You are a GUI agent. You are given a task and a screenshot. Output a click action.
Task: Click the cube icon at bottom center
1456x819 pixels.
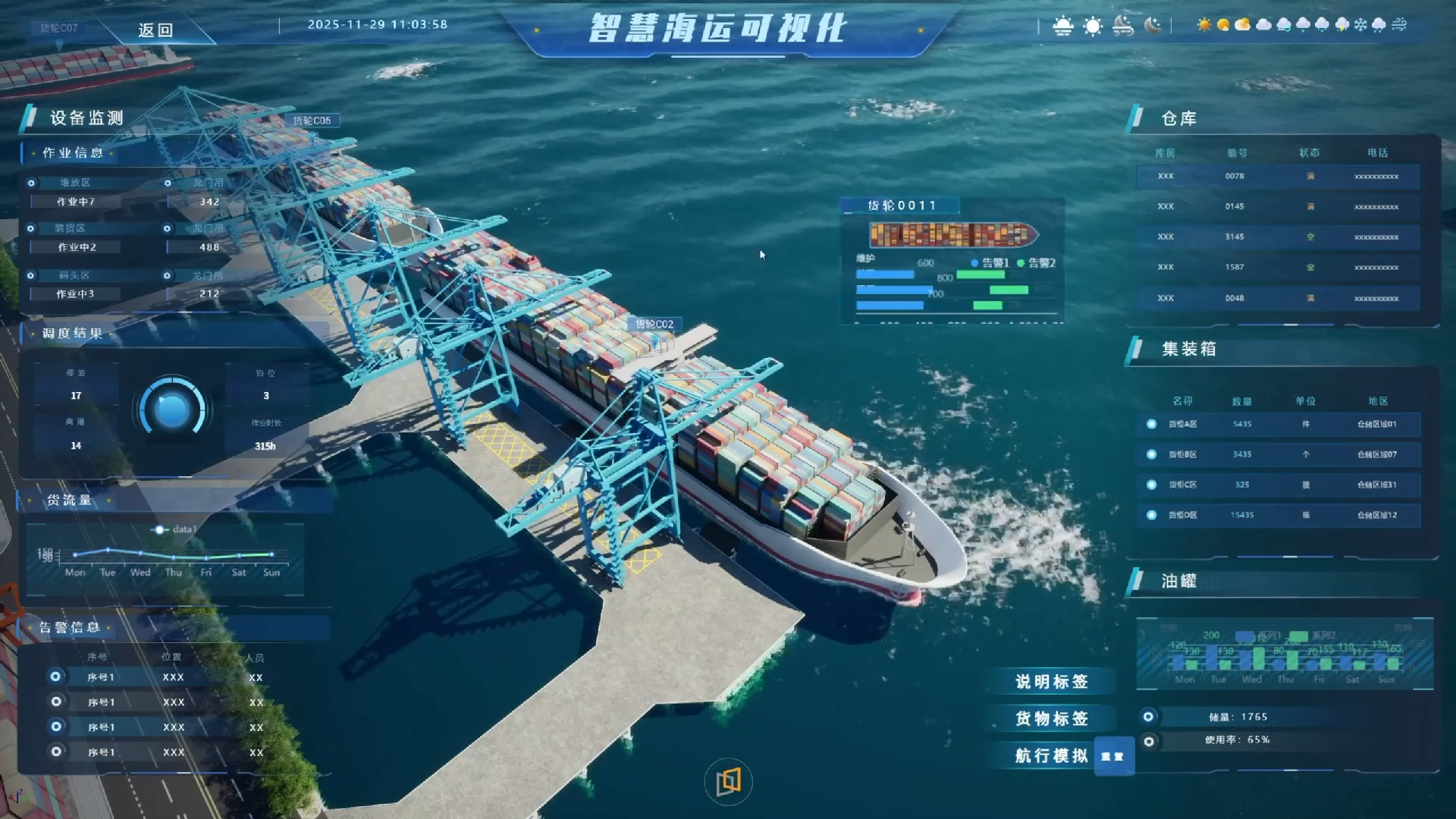tap(727, 781)
